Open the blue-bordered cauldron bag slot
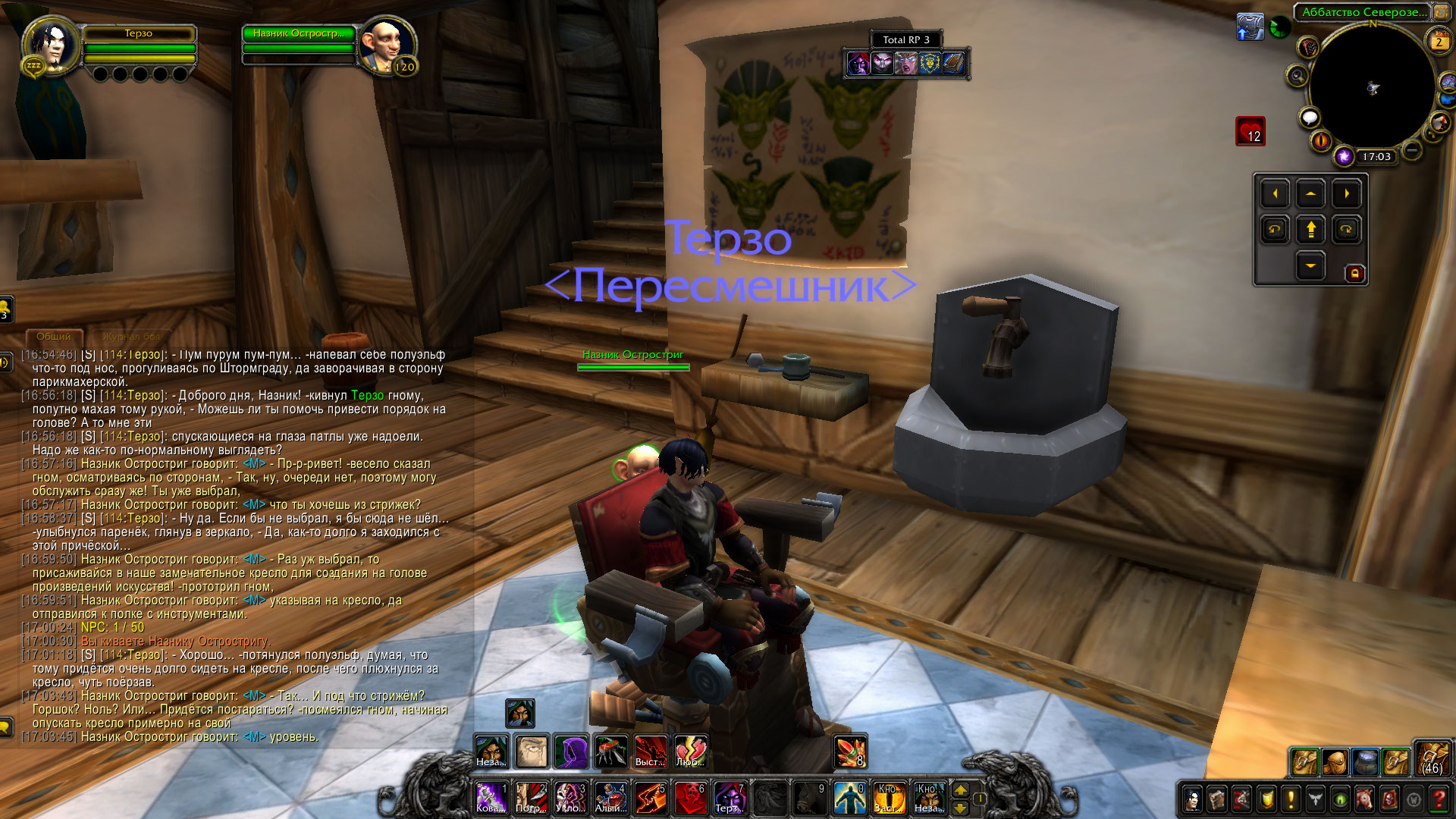This screenshot has height=819, width=1456. (1365, 761)
